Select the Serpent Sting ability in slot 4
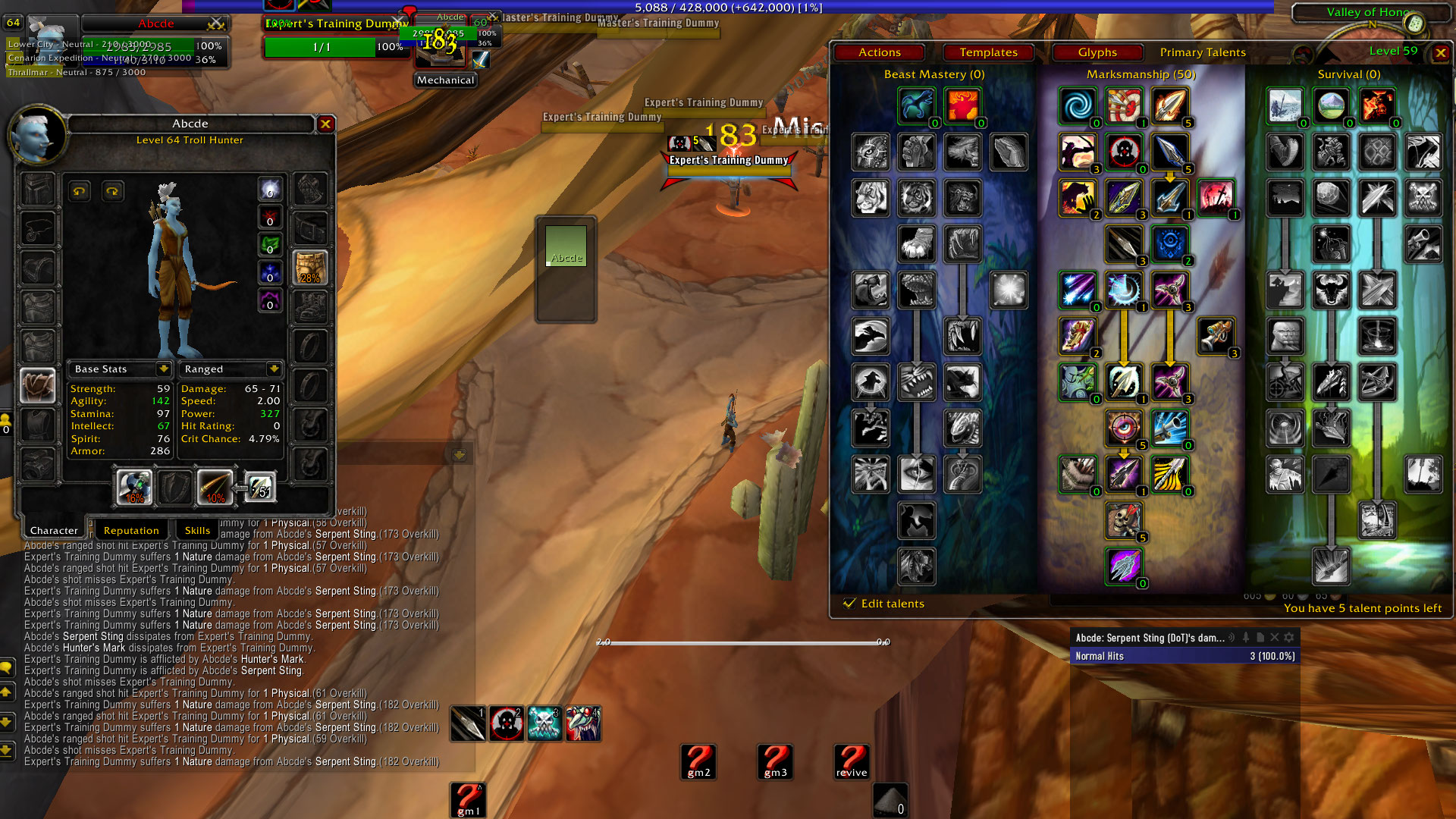The height and width of the screenshot is (819, 1456). click(x=582, y=724)
